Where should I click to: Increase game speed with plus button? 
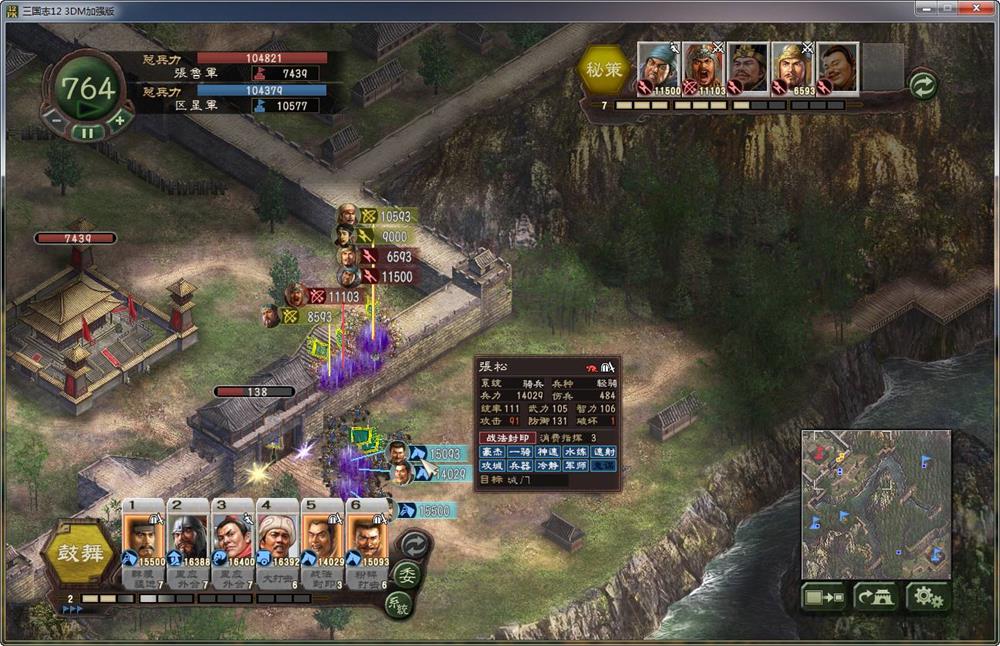pos(118,120)
